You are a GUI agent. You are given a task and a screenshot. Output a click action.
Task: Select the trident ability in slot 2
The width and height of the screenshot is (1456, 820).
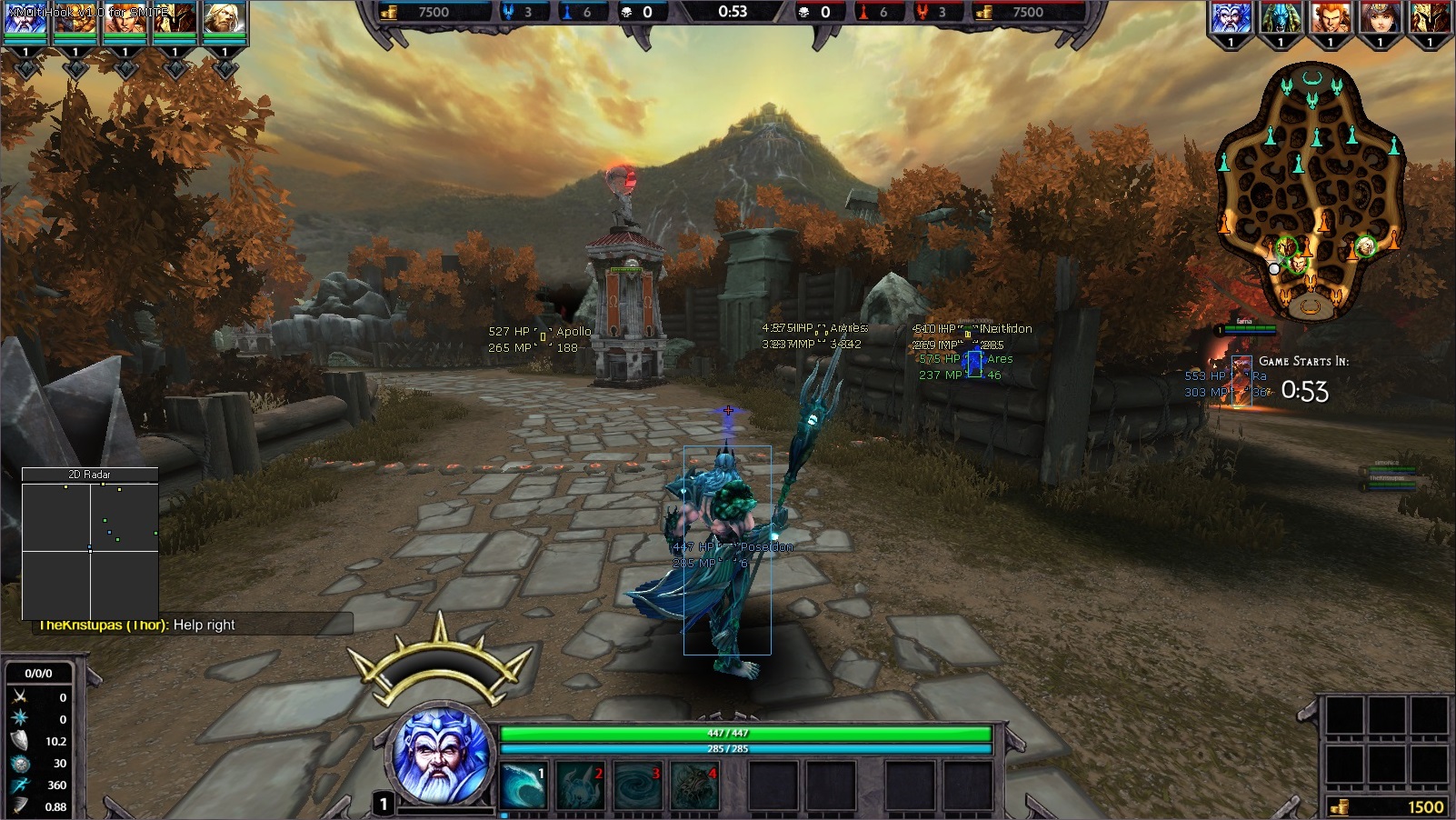click(580, 785)
